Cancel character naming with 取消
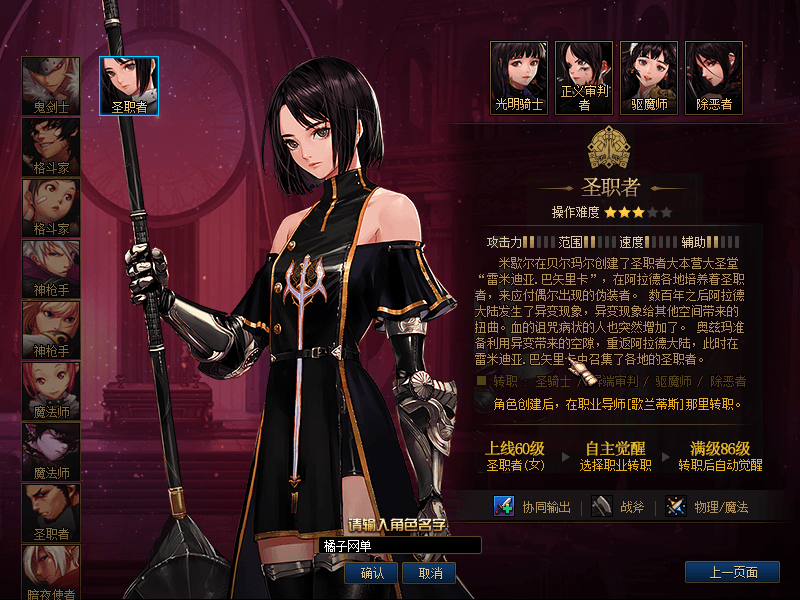This screenshot has width=800, height=600. pyautogui.click(x=430, y=573)
